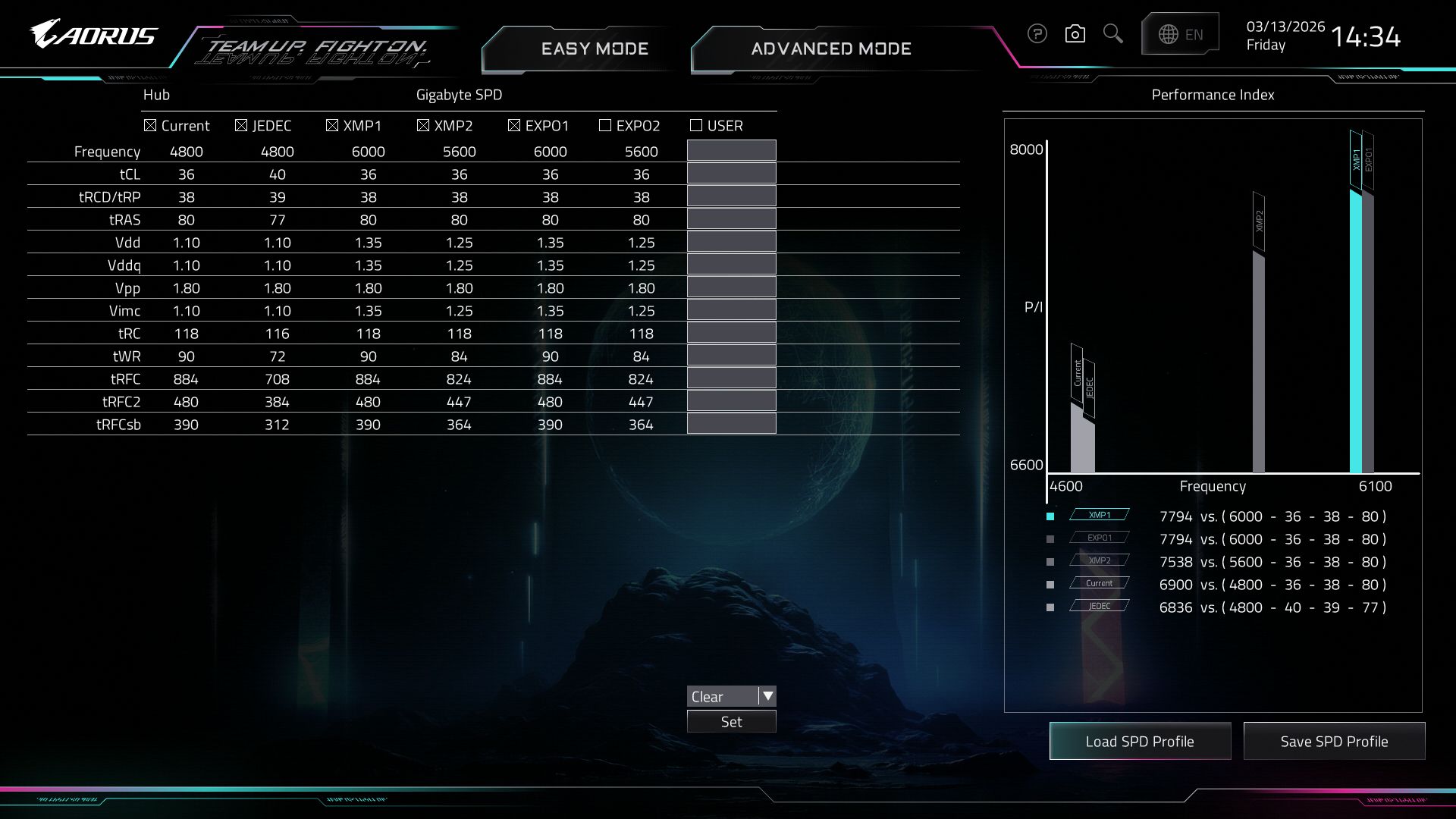1456x819 pixels.
Task: Uncheck the JEDEC profile checkbox
Action: 241,126
